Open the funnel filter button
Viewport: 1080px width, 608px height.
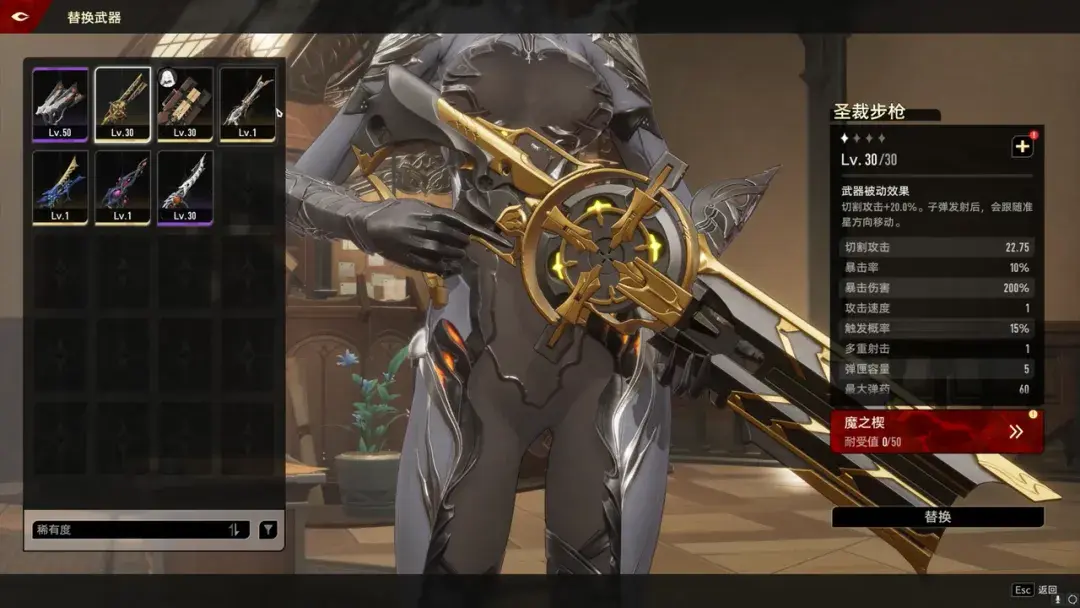pyautogui.click(x=268, y=530)
